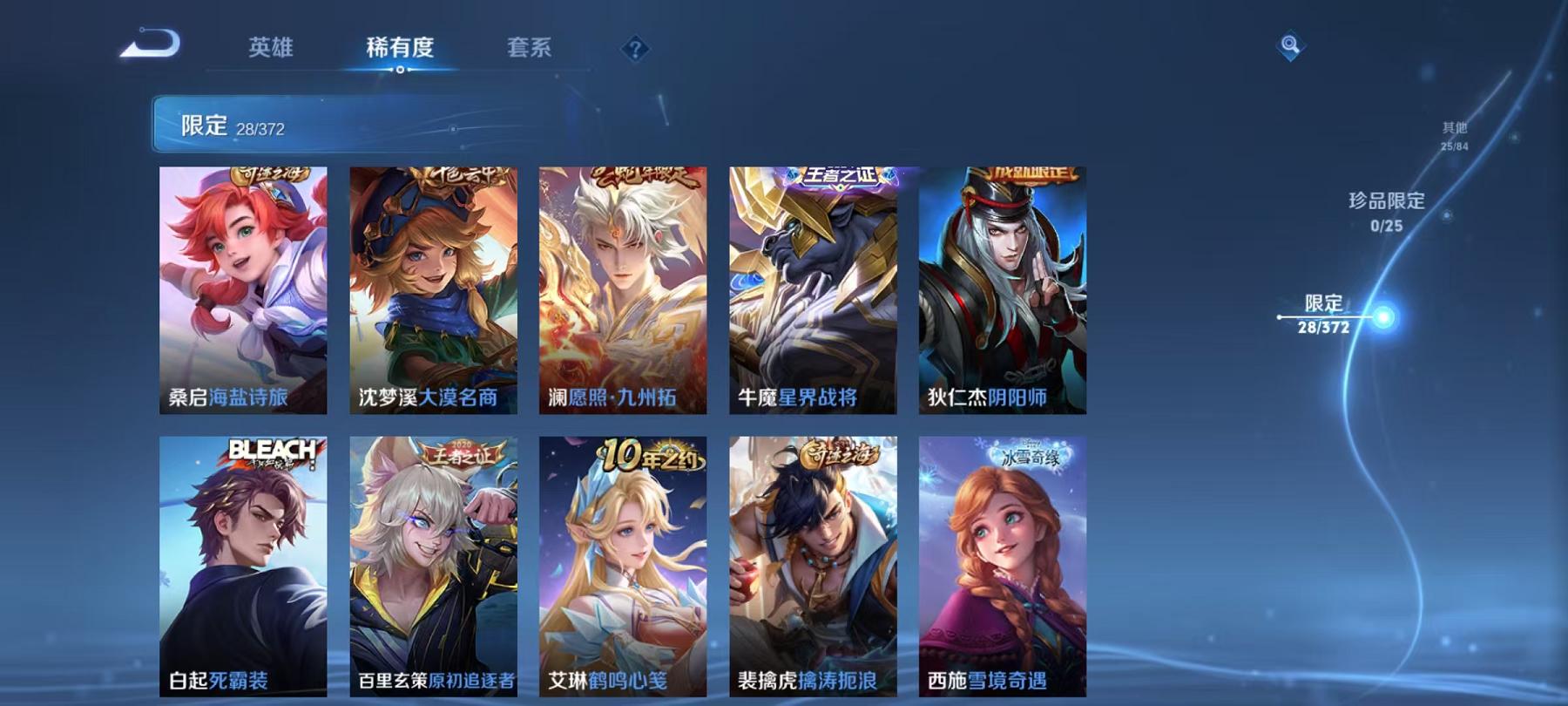
Task: Tap the glowing node beside 限定 28/372
Action: (x=1383, y=317)
